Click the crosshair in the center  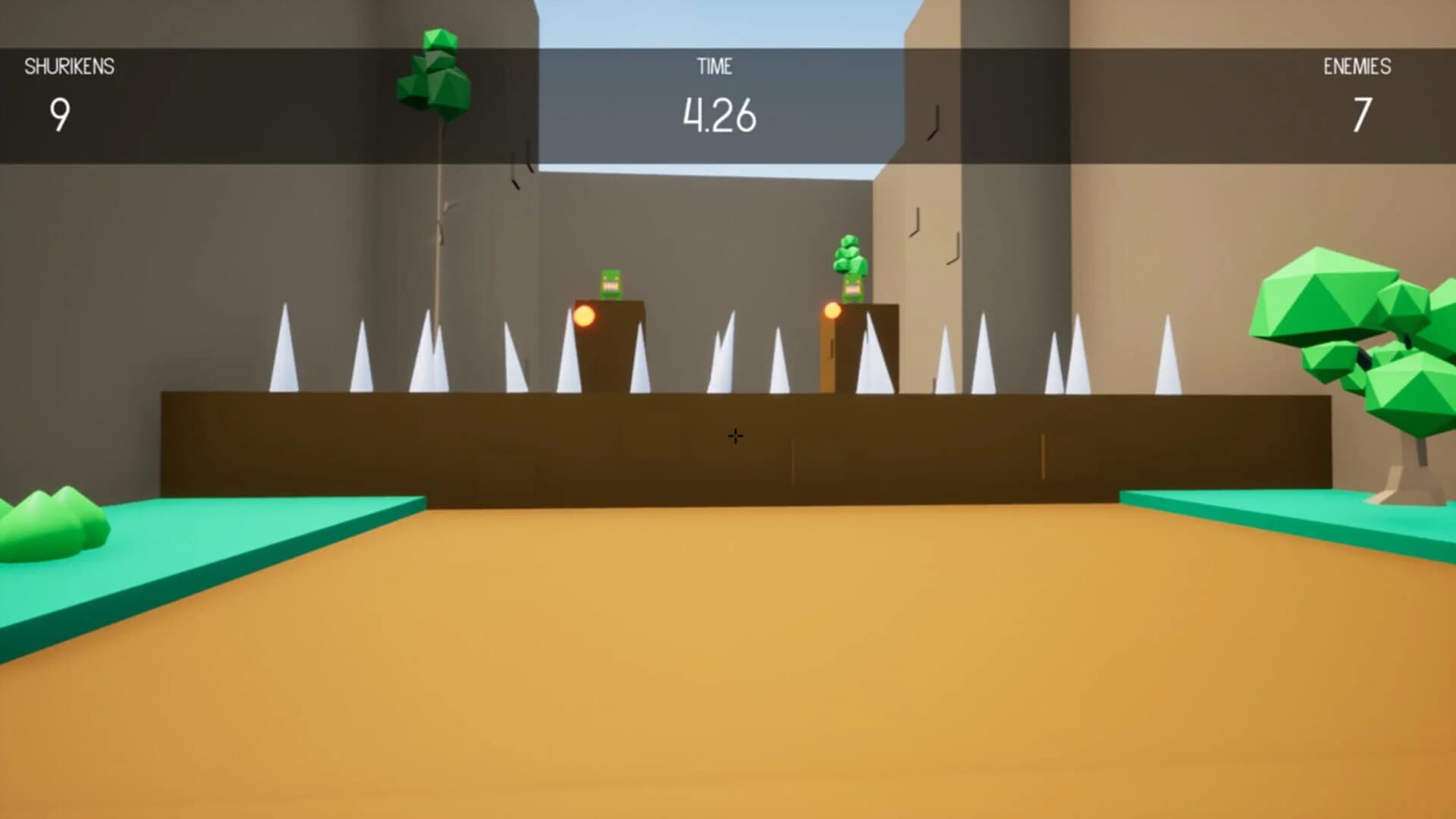tap(735, 435)
